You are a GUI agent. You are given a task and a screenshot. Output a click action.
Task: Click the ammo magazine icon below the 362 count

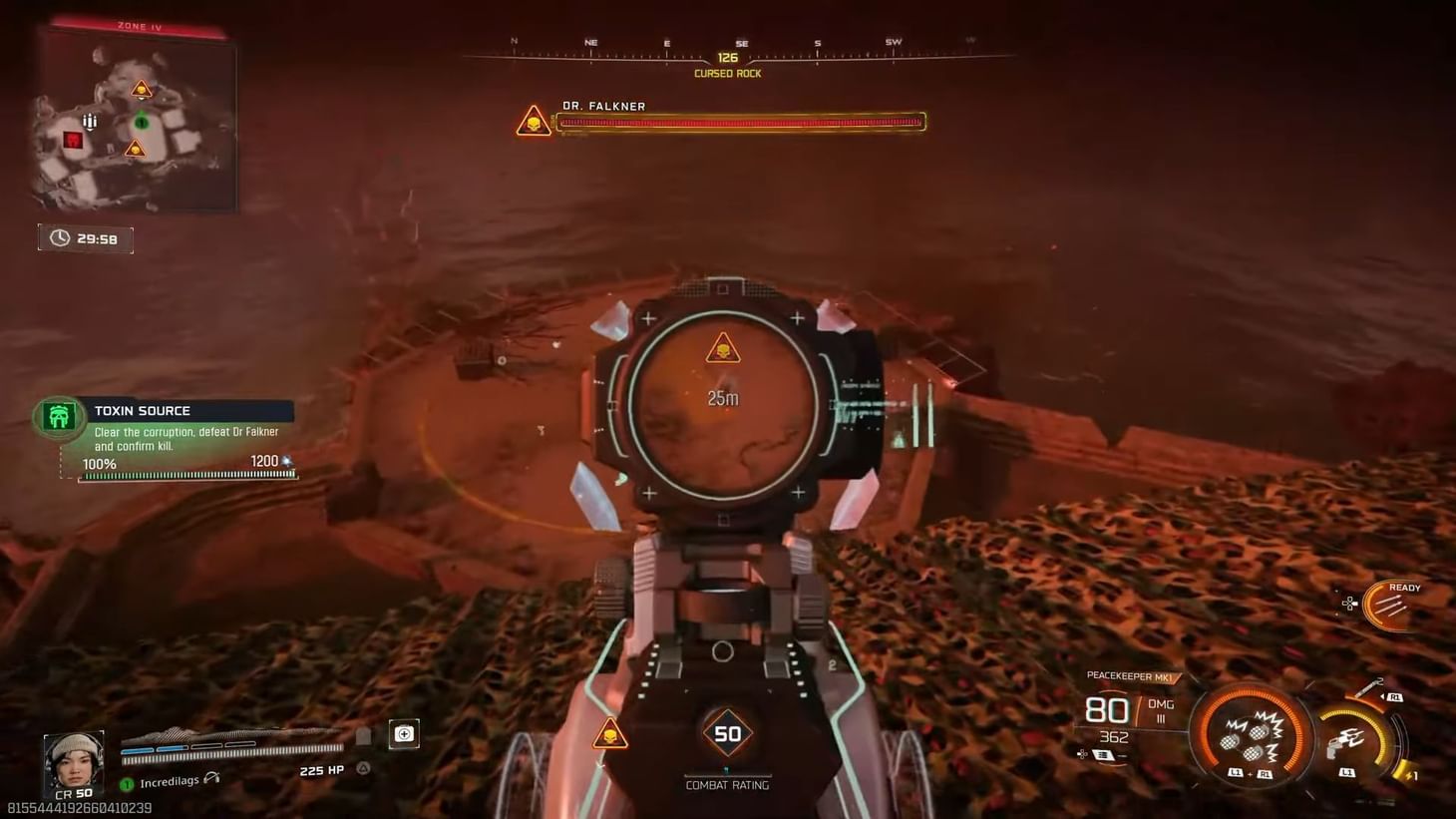(x=1102, y=755)
